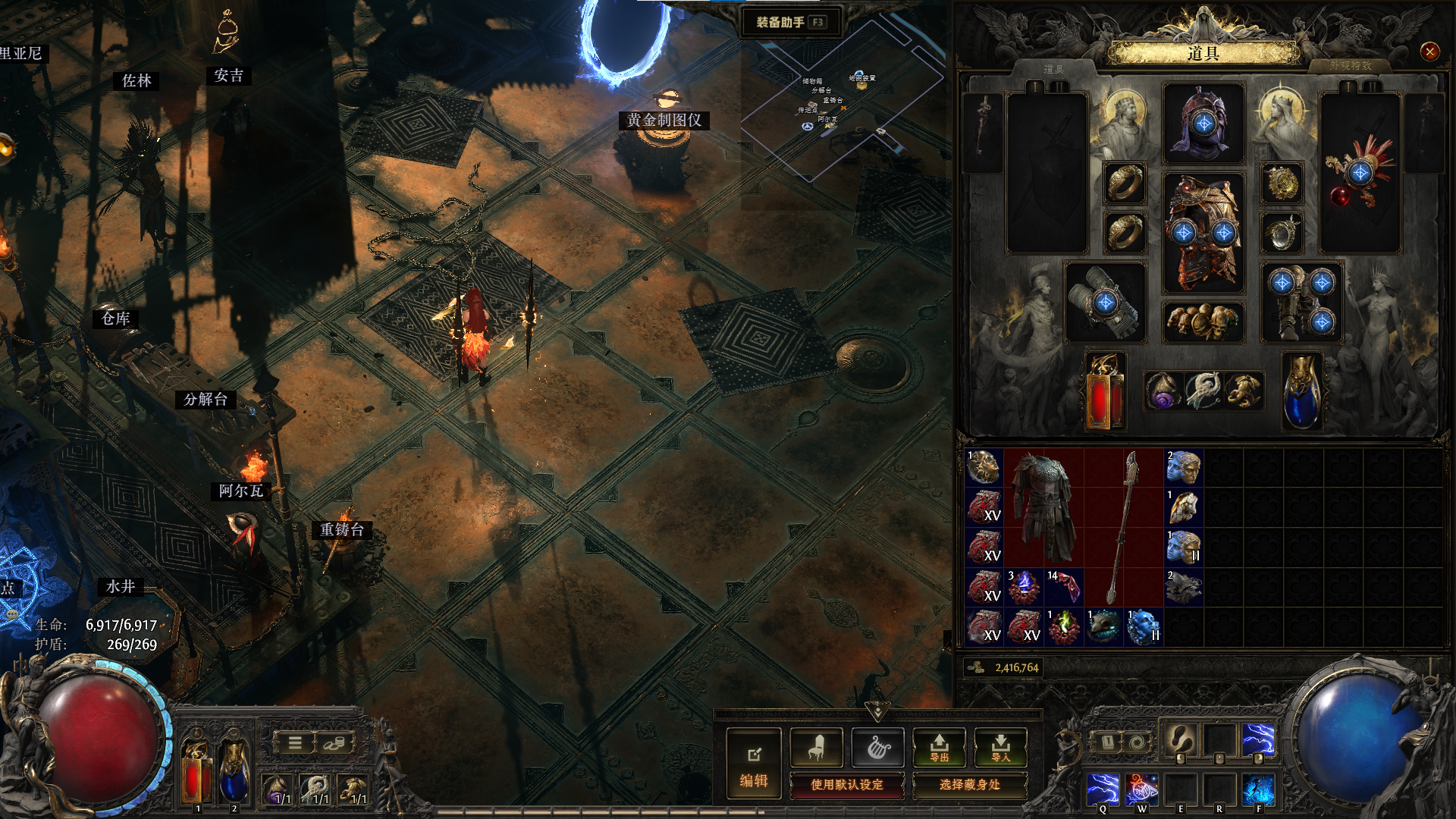
Task: Select the equipped golden body armour
Action: click(x=1203, y=233)
